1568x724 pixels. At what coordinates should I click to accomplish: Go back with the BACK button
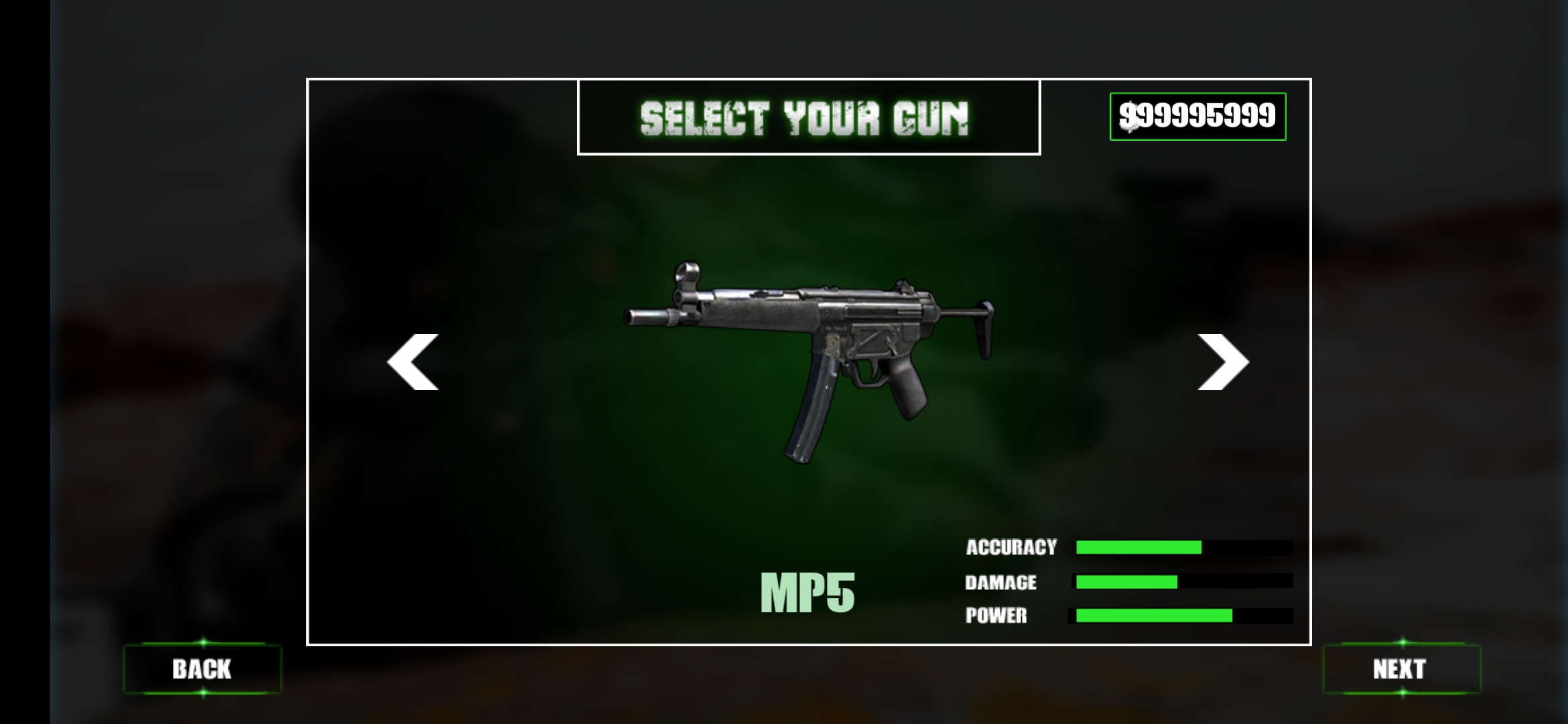(202, 669)
